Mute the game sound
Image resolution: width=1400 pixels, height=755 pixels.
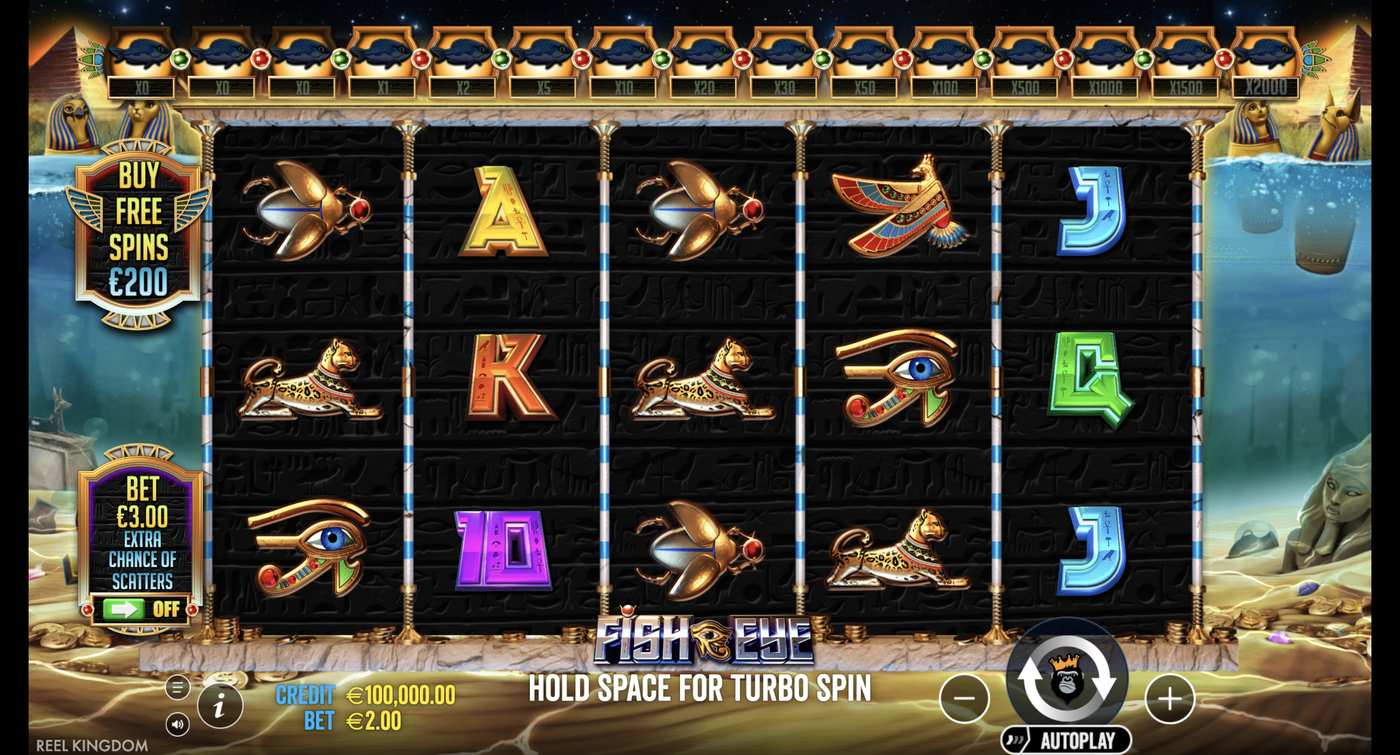point(176,722)
